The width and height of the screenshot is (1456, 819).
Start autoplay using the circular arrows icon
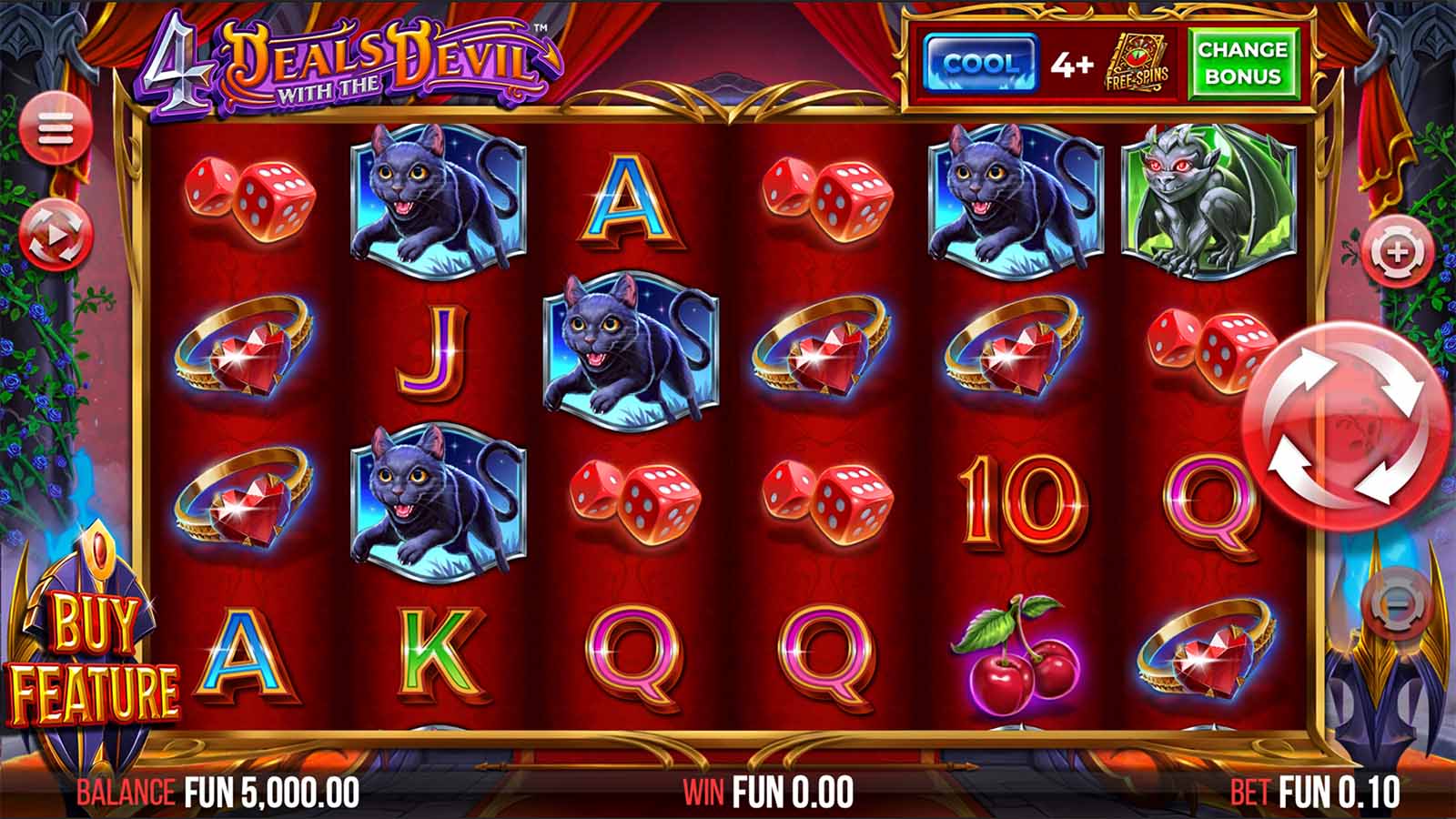pyautogui.click(x=56, y=235)
